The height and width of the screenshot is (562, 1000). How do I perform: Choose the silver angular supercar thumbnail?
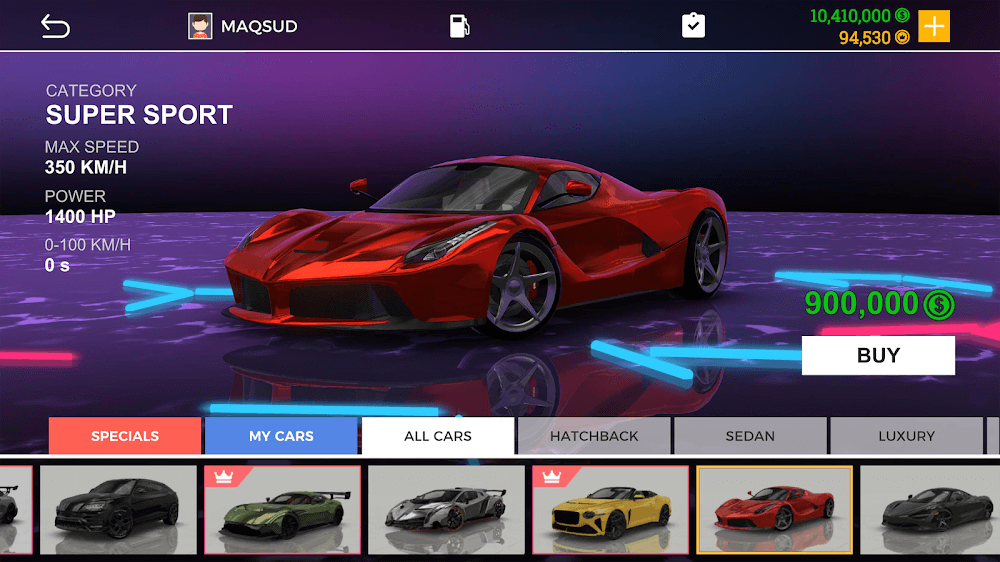(446, 510)
